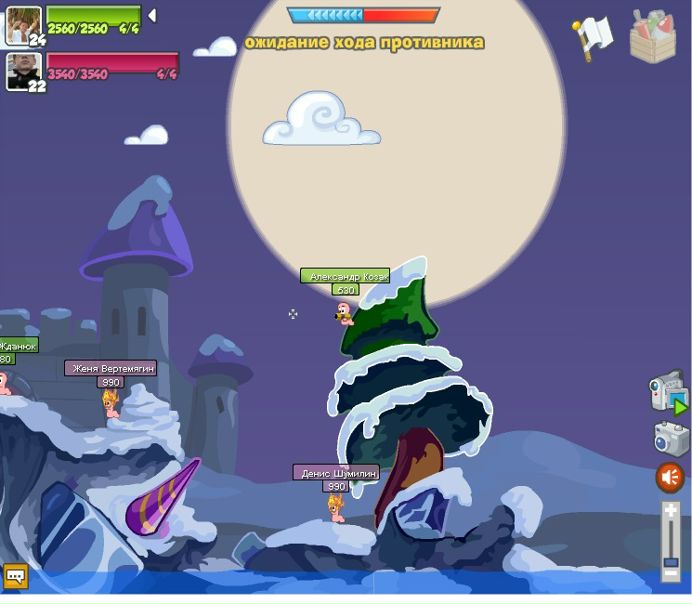Click the zoom slider's plus button

pyautogui.click(x=671, y=512)
